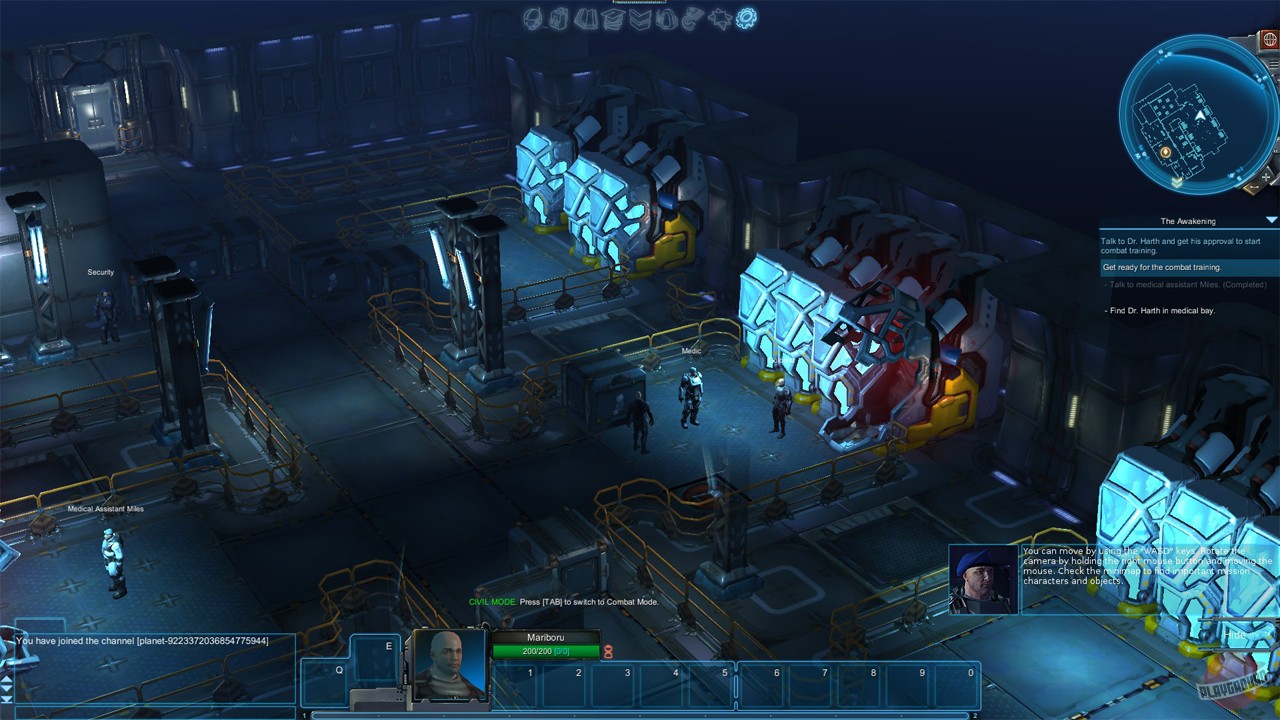
Task: Open the character helmet icon on top toolbar
Action: tap(531, 17)
